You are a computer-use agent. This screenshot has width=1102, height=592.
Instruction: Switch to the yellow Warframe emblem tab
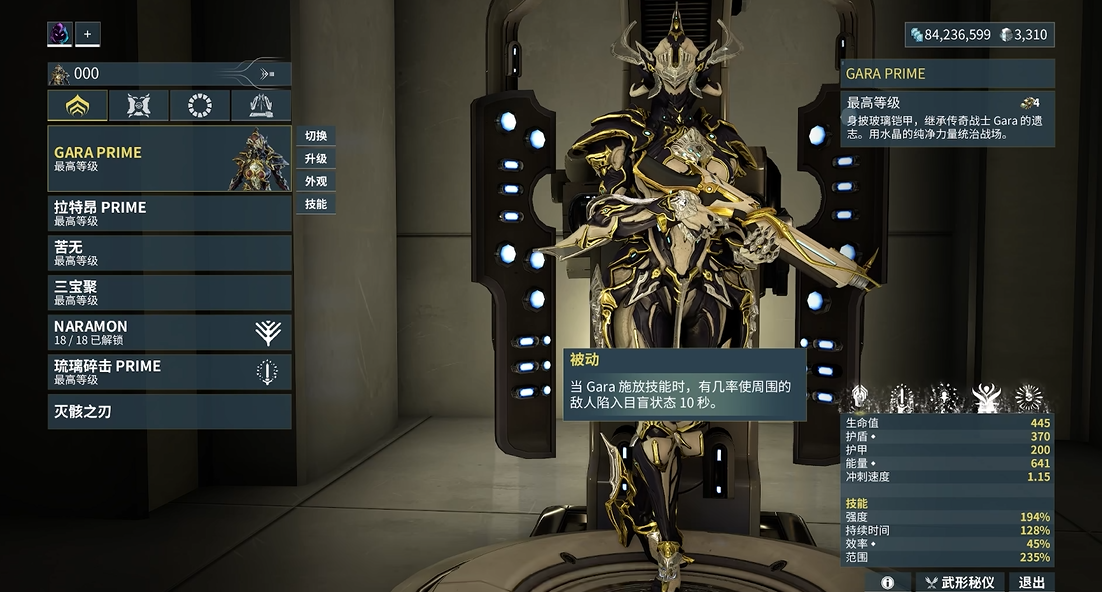coord(77,105)
